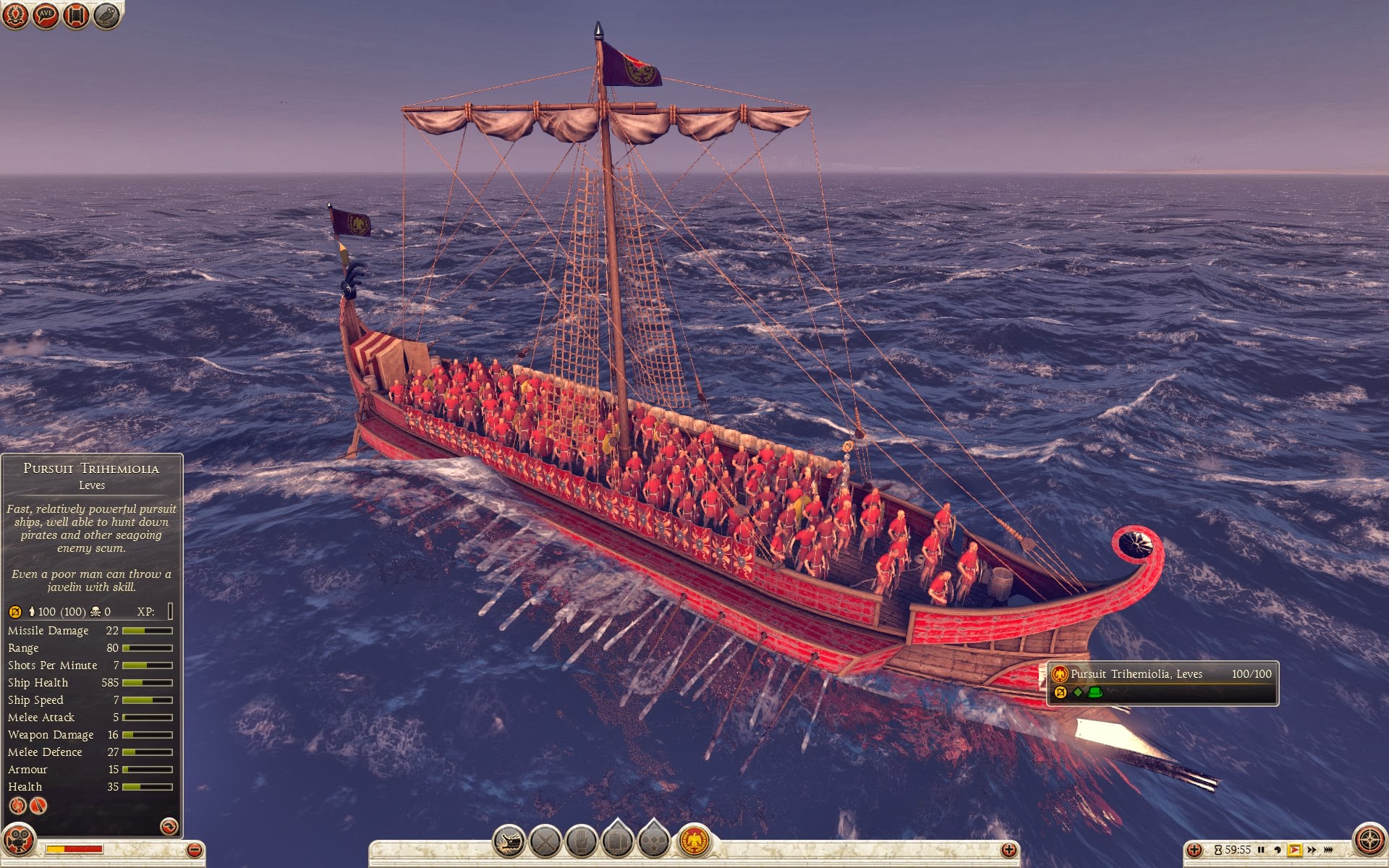Toggle the crossed swords melee mode
Image resolution: width=1389 pixels, height=868 pixels.
tap(545, 841)
